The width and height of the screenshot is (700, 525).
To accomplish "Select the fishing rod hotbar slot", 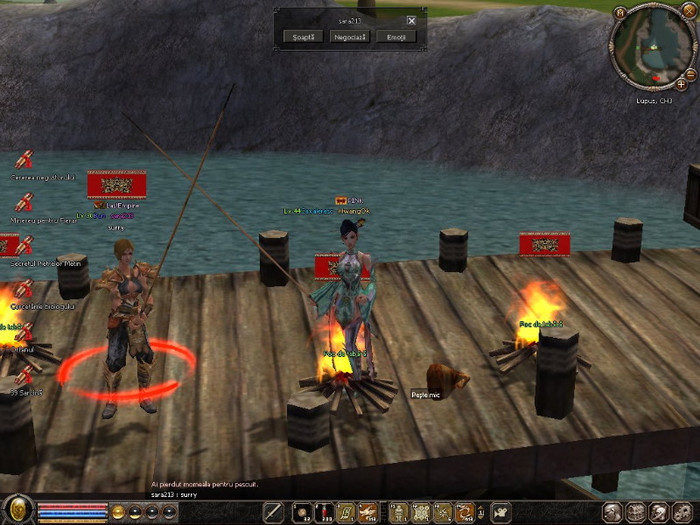I will pyautogui.click(x=273, y=512).
